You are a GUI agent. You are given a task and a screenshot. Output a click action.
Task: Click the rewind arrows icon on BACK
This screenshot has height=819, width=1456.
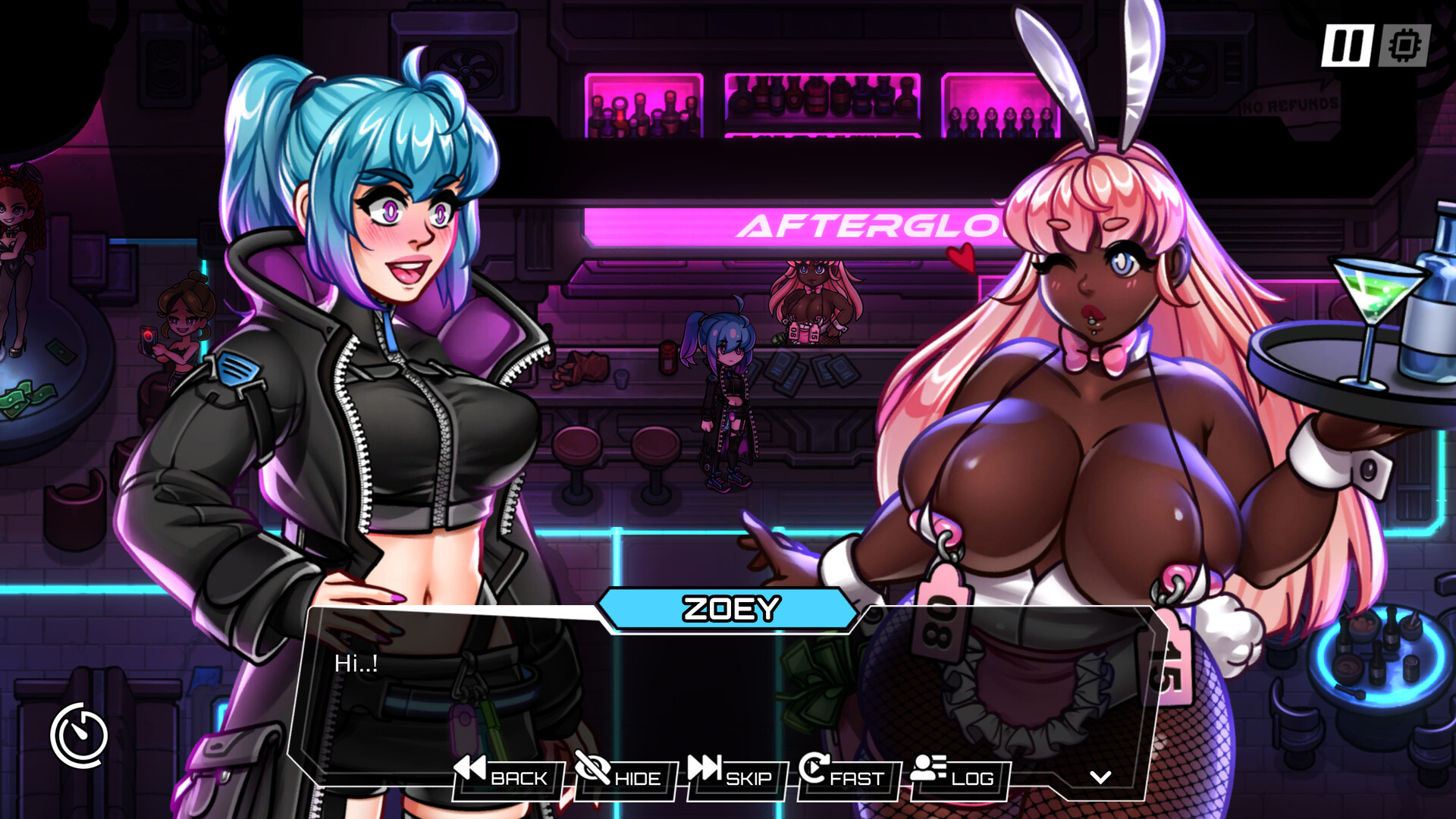pyautogui.click(x=470, y=769)
